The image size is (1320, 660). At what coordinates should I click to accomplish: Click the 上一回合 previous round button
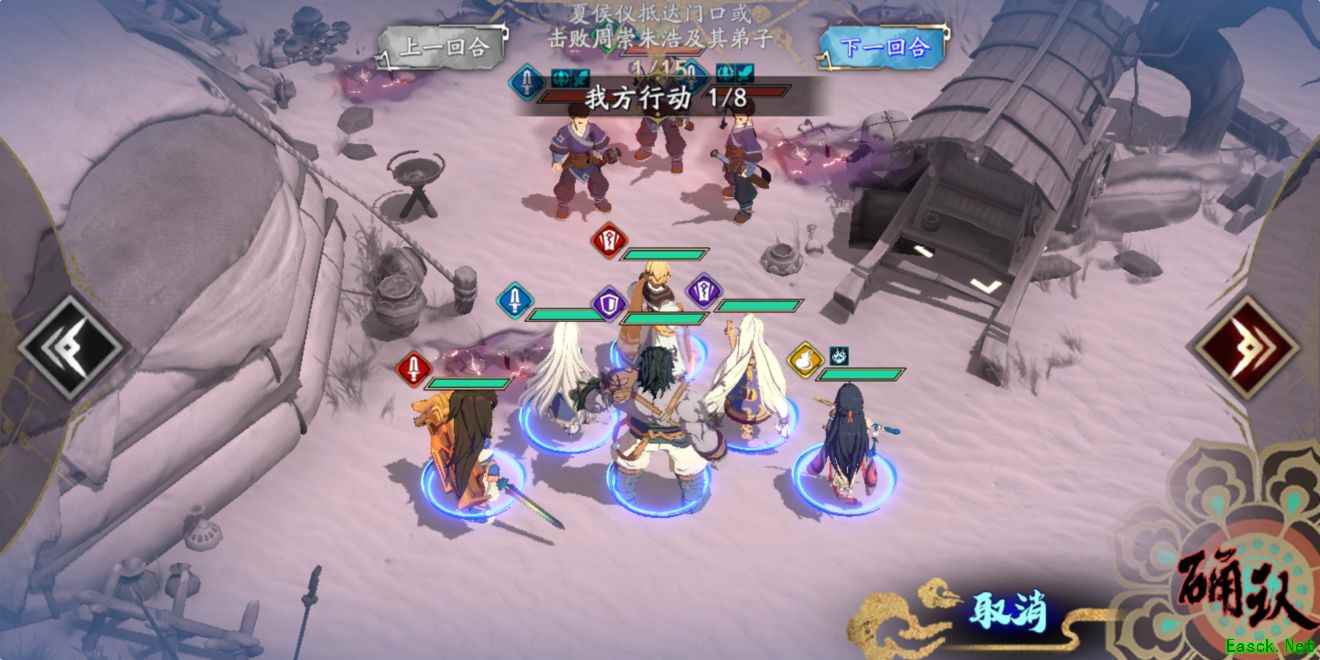[x=442, y=47]
